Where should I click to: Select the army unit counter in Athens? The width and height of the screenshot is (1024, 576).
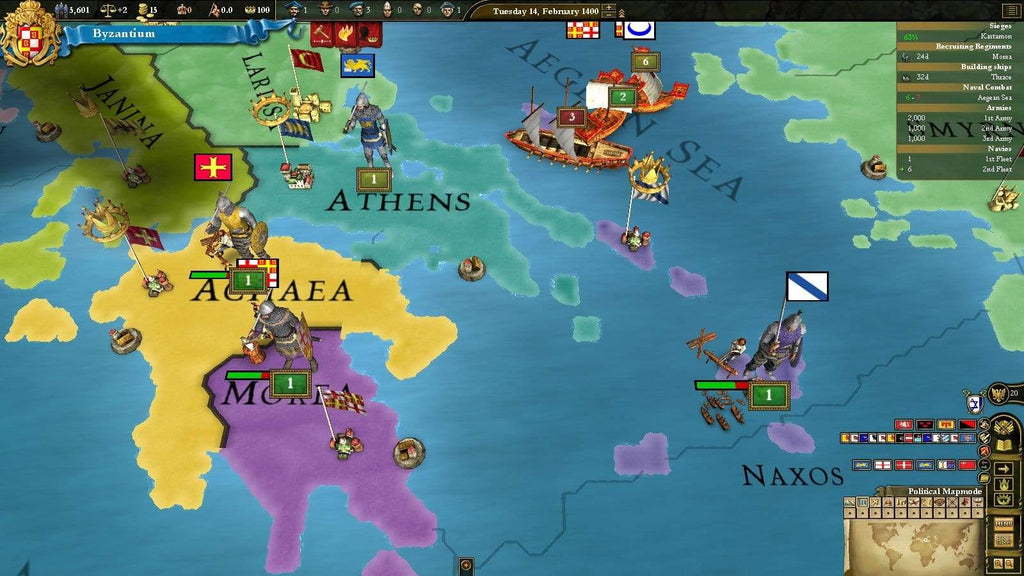point(373,180)
